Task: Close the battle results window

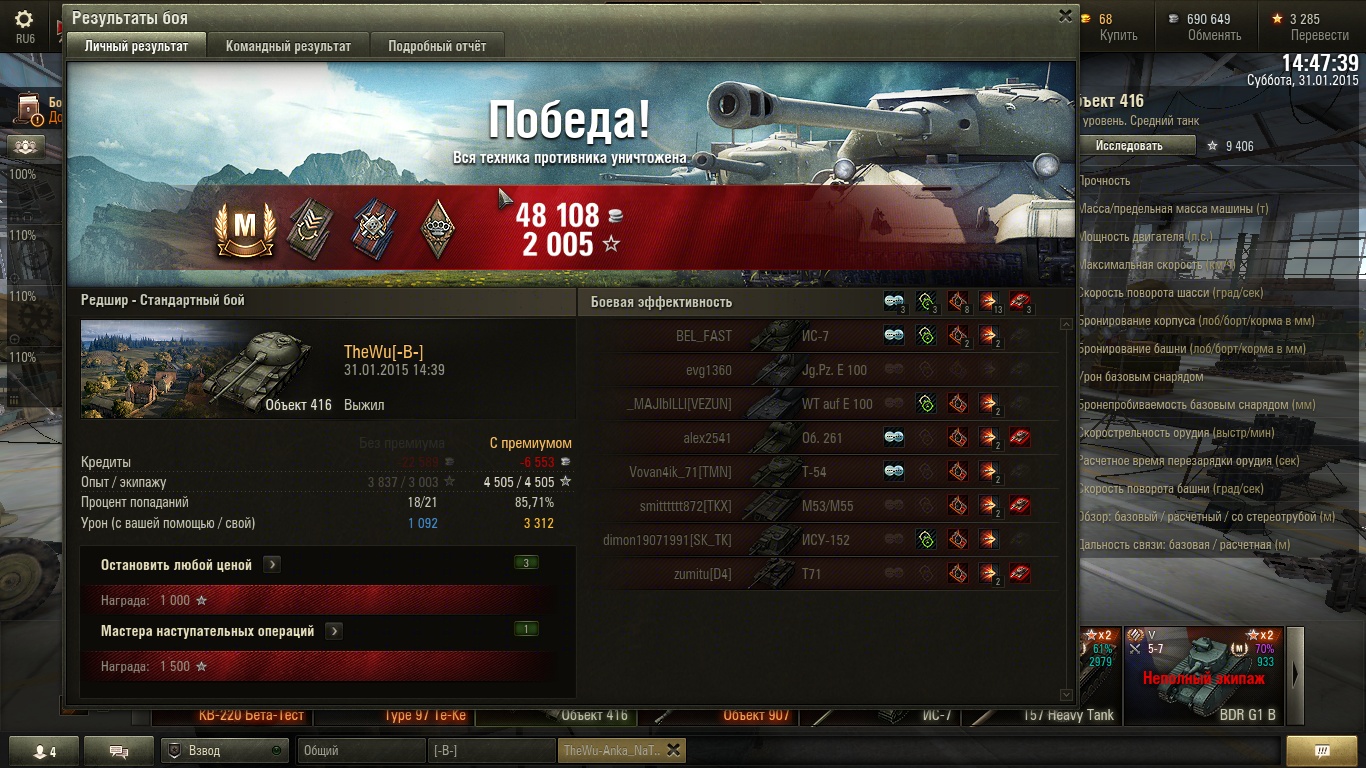Action: pyautogui.click(x=1065, y=16)
